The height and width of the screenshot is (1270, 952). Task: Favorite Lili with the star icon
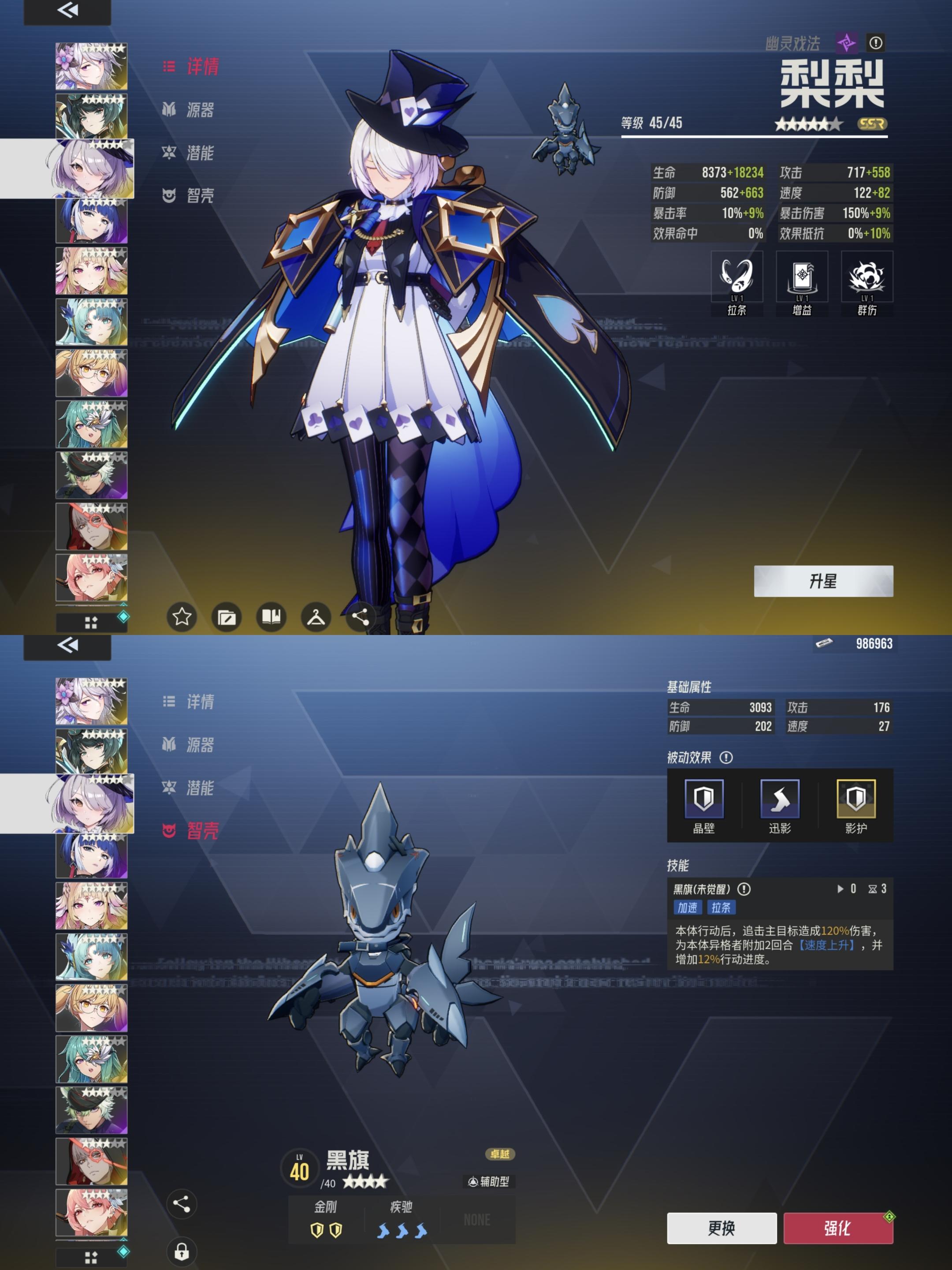coord(182,618)
